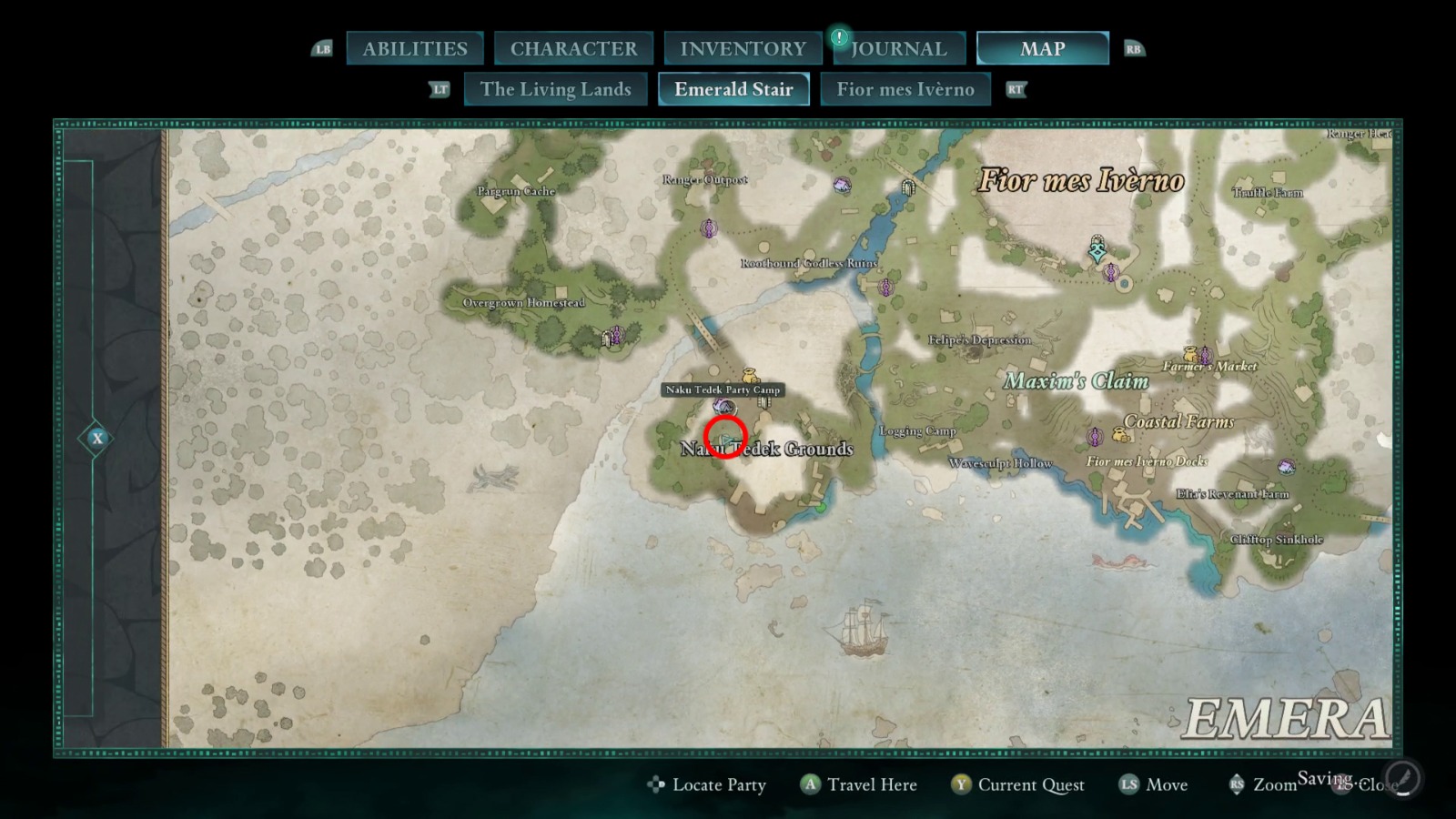
Task: Select the merchant pouch at Fior mes Ivèrno Docks
Action: pyautogui.click(x=1121, y=436)
